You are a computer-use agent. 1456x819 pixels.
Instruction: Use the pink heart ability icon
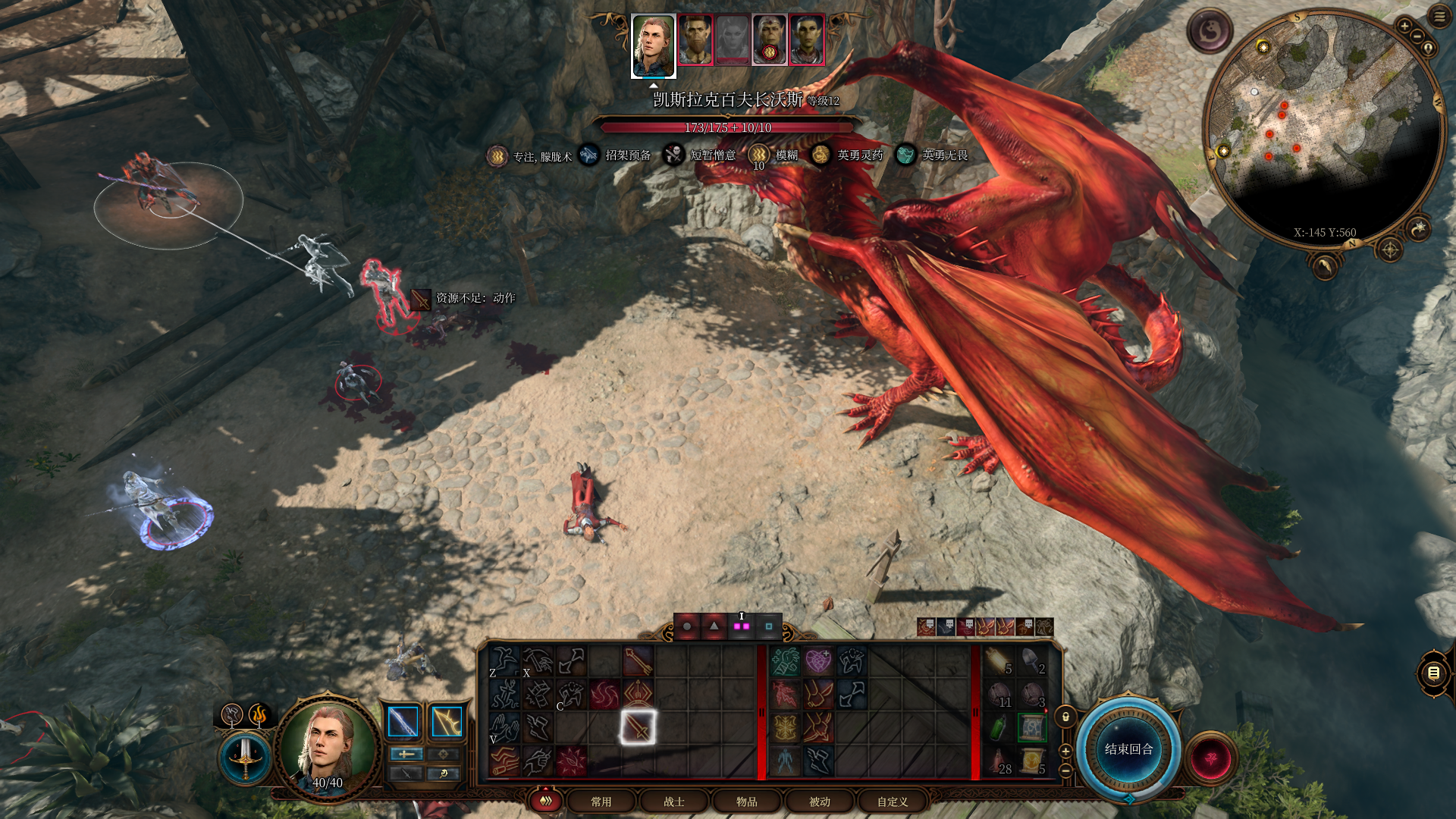pos(818,661)
